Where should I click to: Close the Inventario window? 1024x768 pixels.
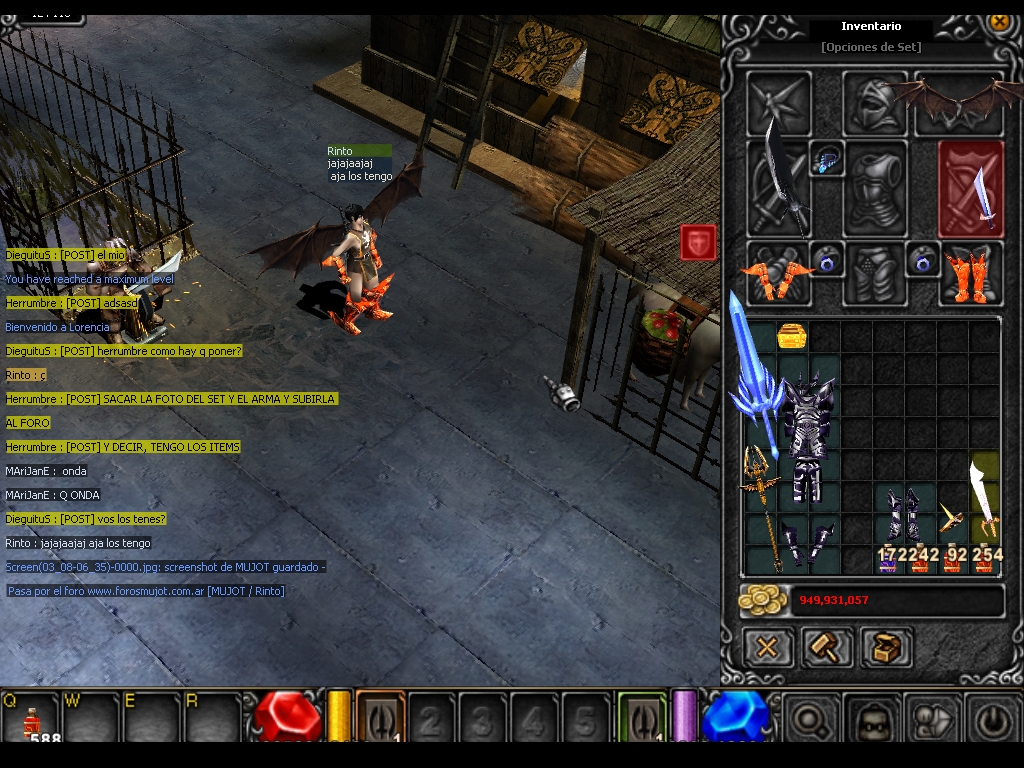[998, 21]
